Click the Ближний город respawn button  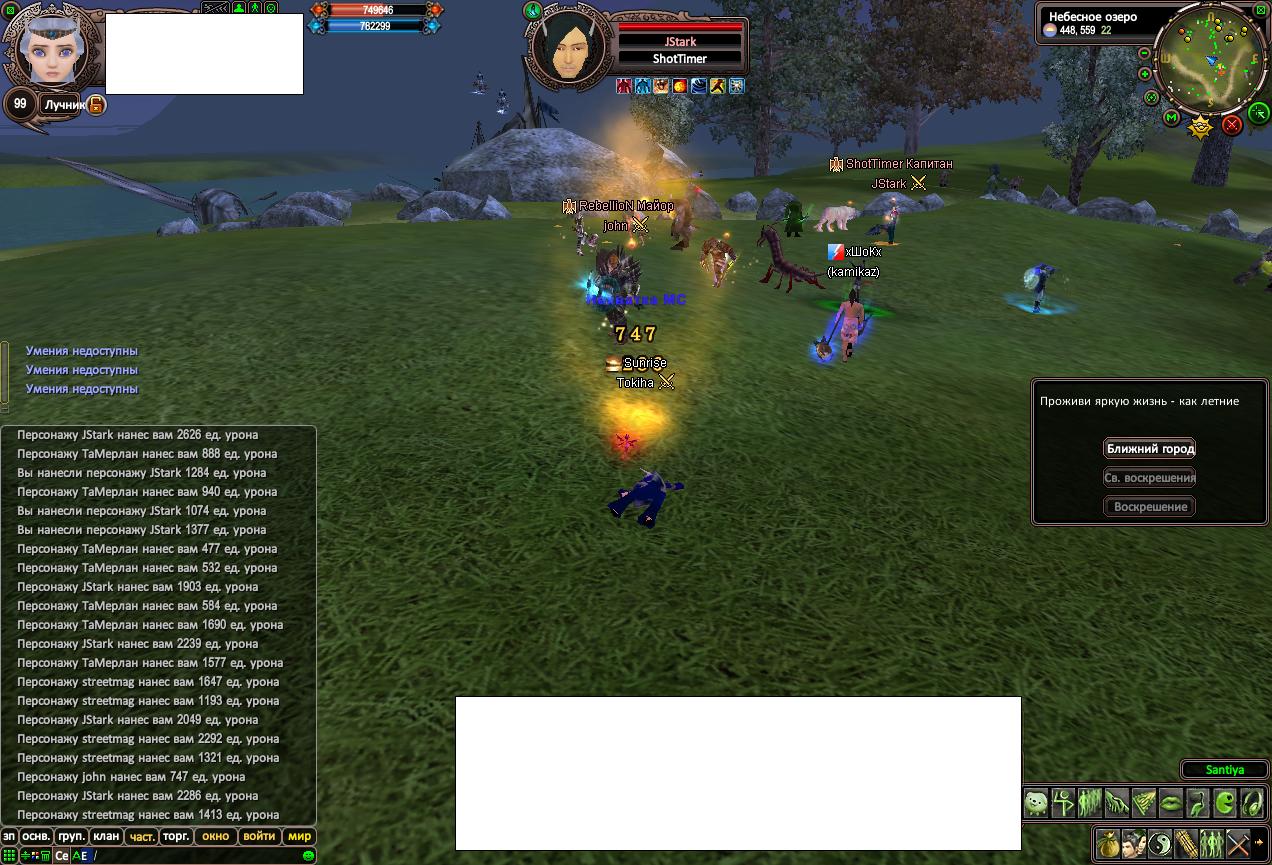1150,449
